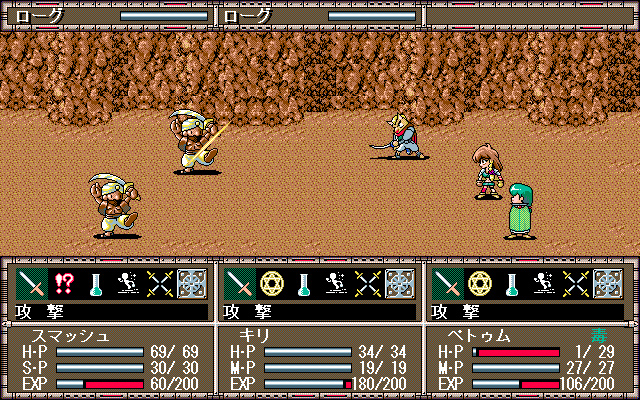
Task: Pick Betum's crossed swords command
Action: [577, 284]
